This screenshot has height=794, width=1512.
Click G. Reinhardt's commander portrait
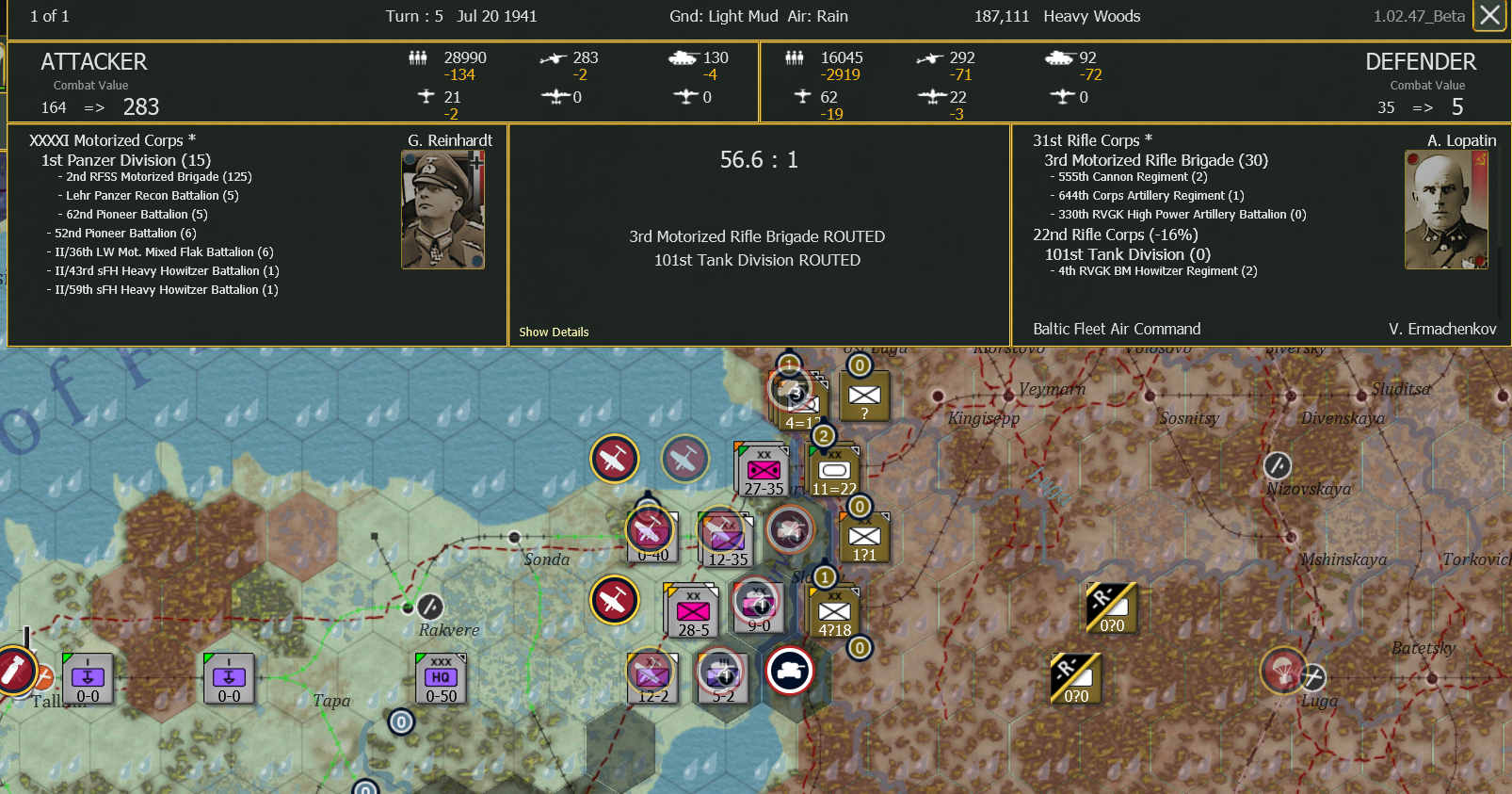pos(442,207)
